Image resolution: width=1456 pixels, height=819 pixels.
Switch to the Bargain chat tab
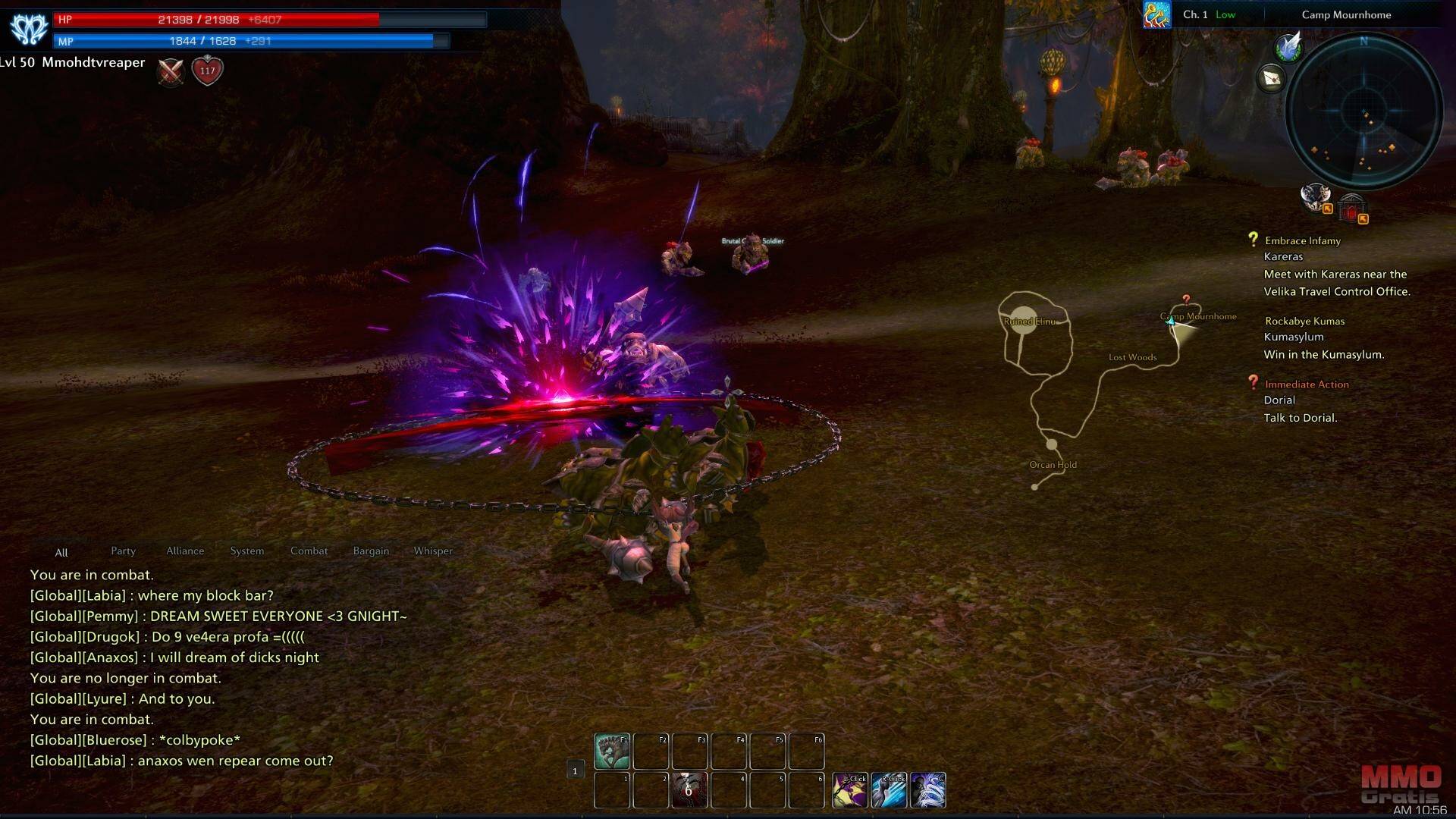[371, 551]
